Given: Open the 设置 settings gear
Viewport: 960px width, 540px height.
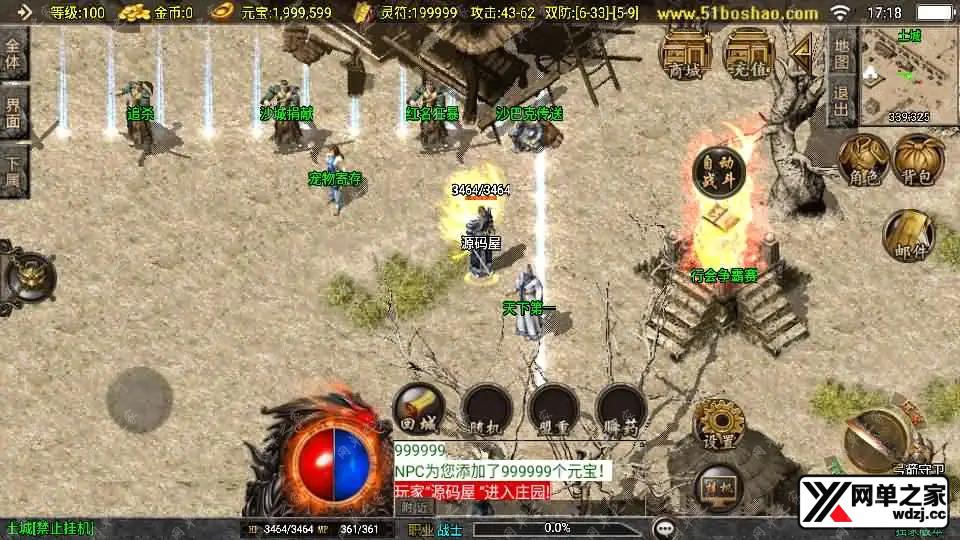Looking at the screenshot, I should pyautogui.click(x=718, y=422).
